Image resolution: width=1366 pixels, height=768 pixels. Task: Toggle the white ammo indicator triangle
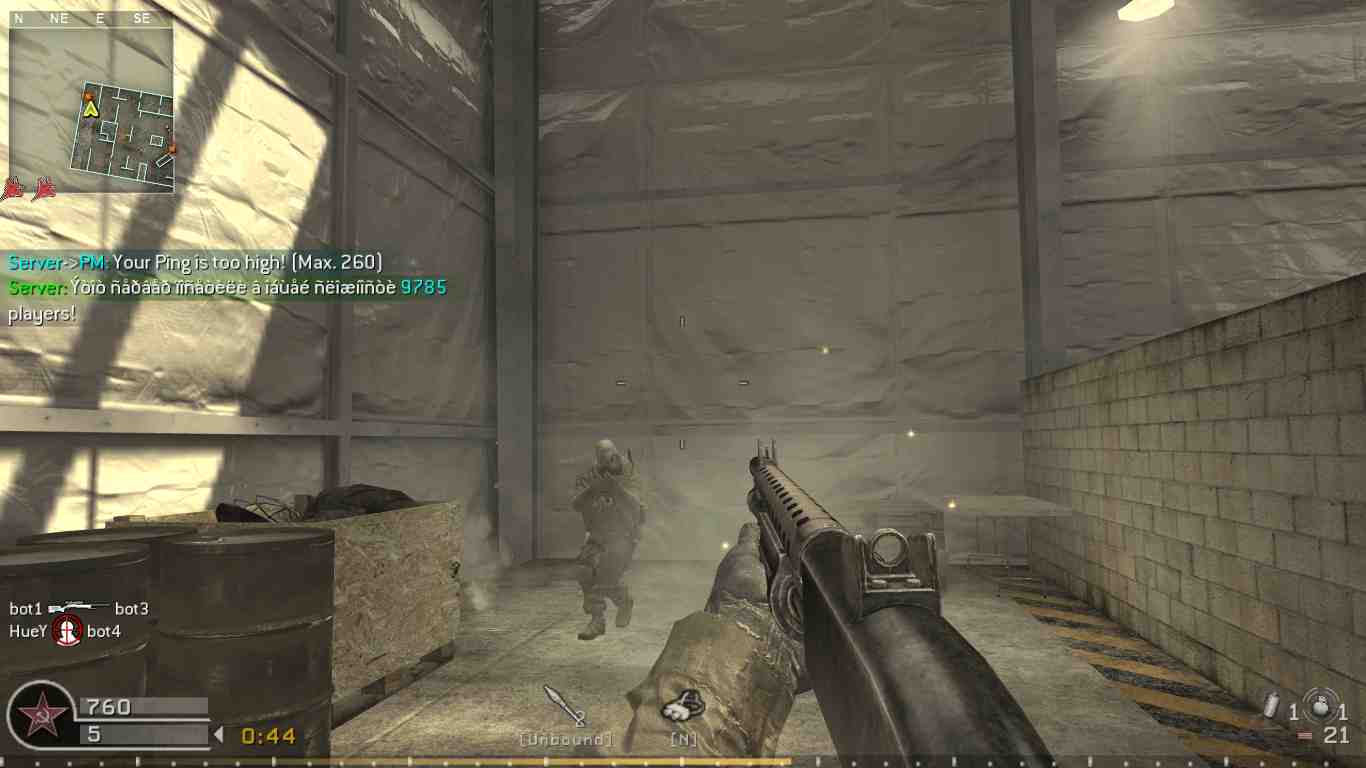219,734
